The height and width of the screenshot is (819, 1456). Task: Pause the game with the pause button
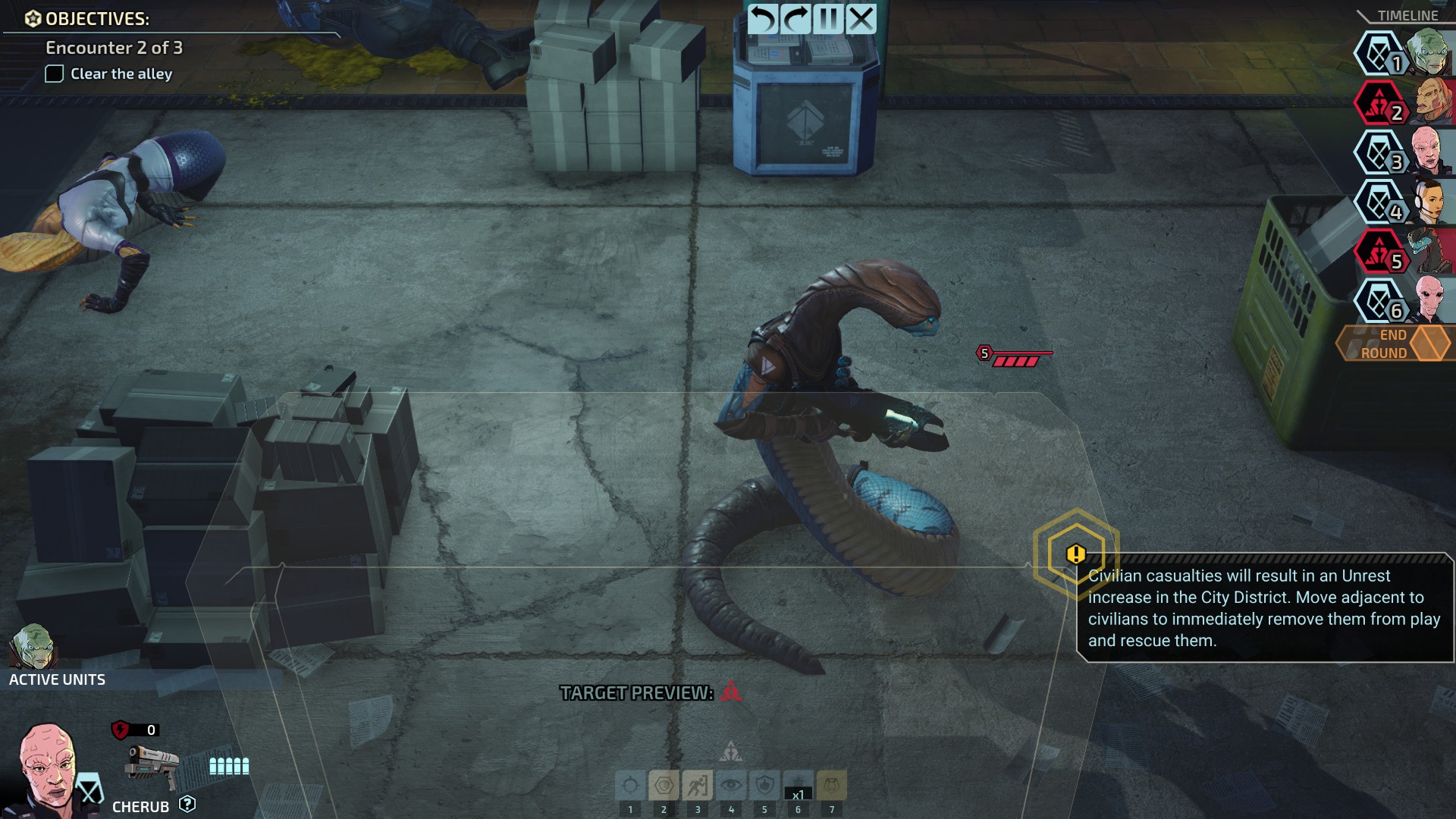coord(828,19)
